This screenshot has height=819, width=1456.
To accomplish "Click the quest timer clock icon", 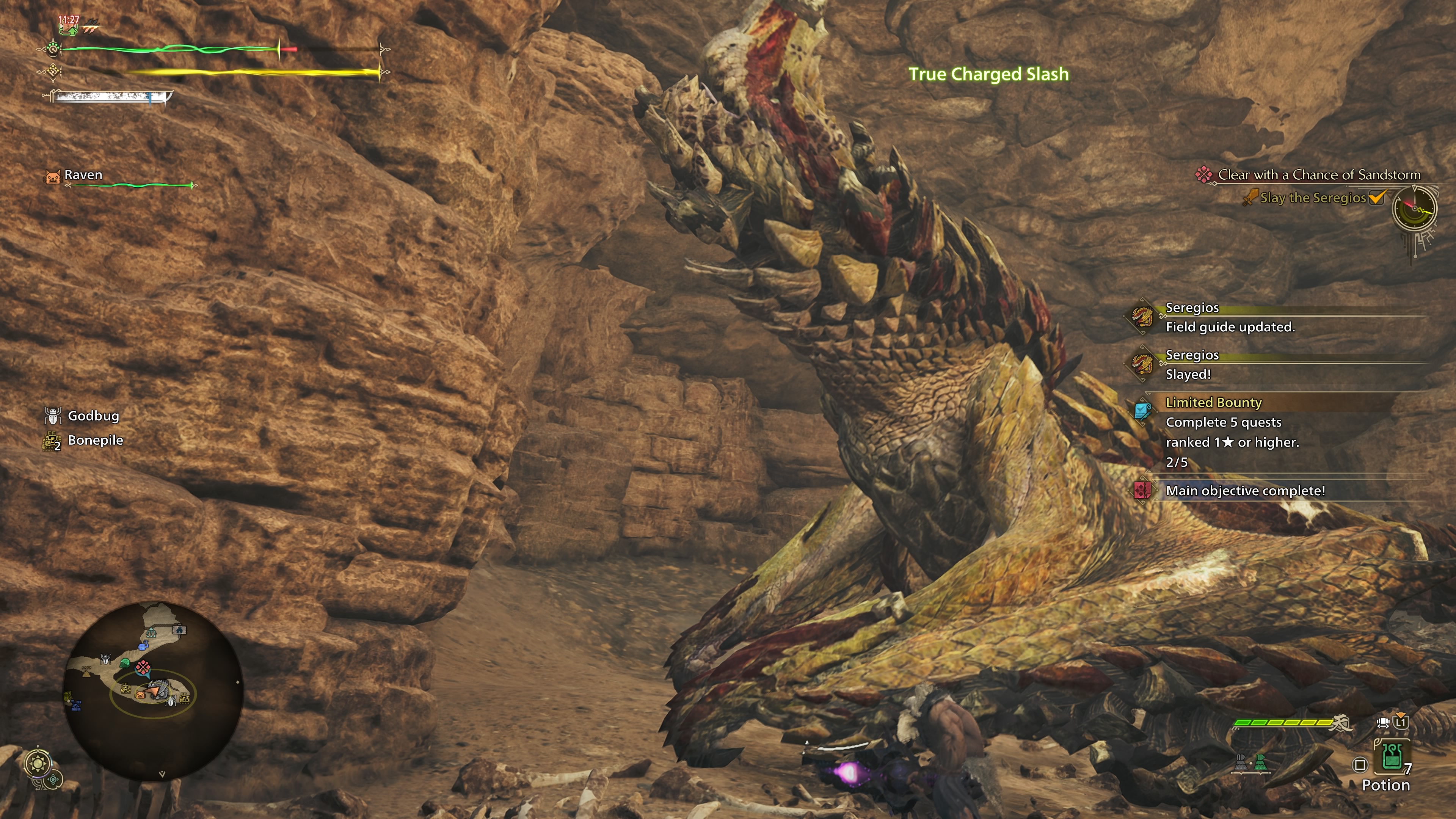I will point(1414,209).
